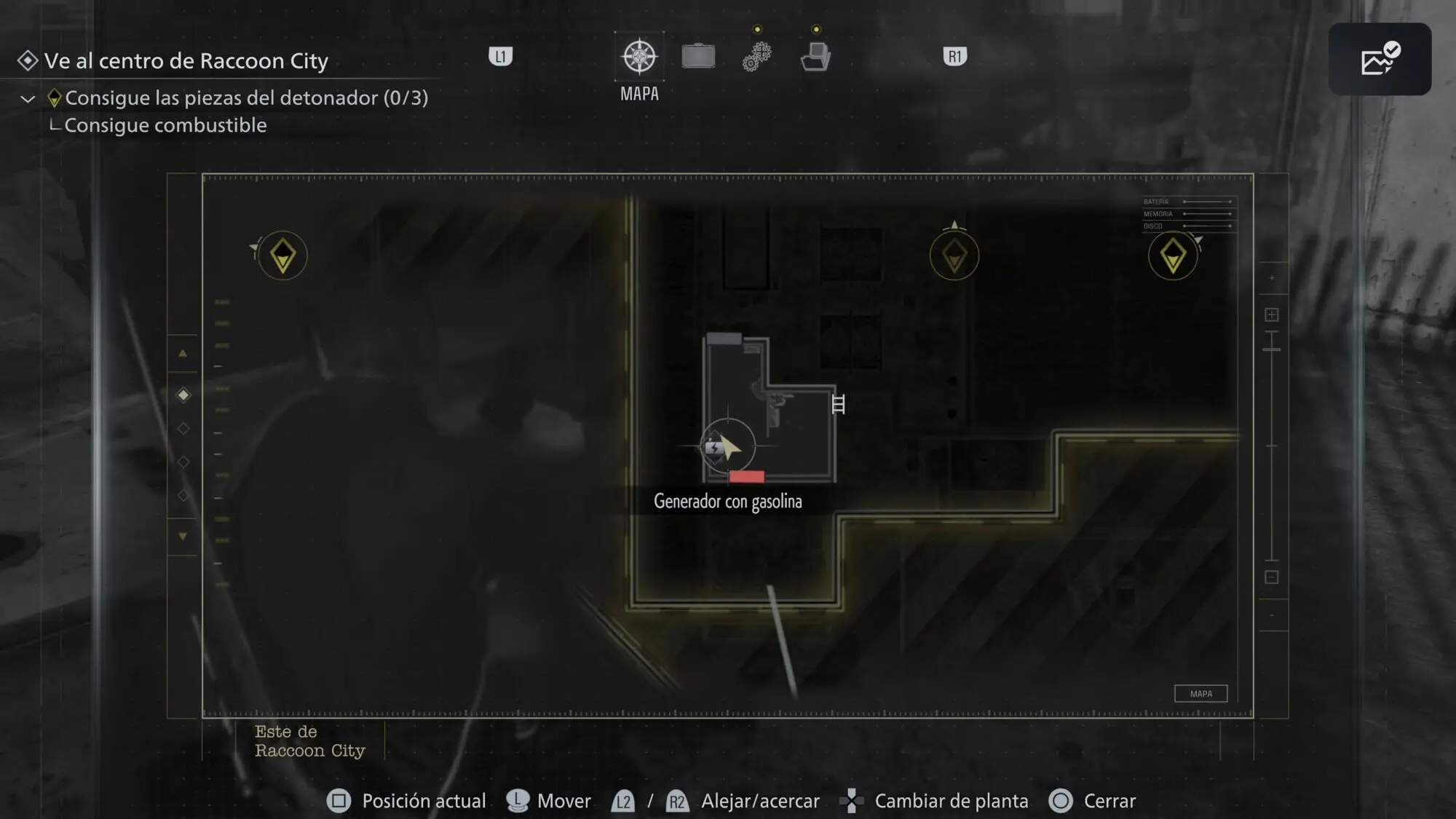Switch to the stacked files tab
The height and width of the screenshot is (819, 1456).
816,56
